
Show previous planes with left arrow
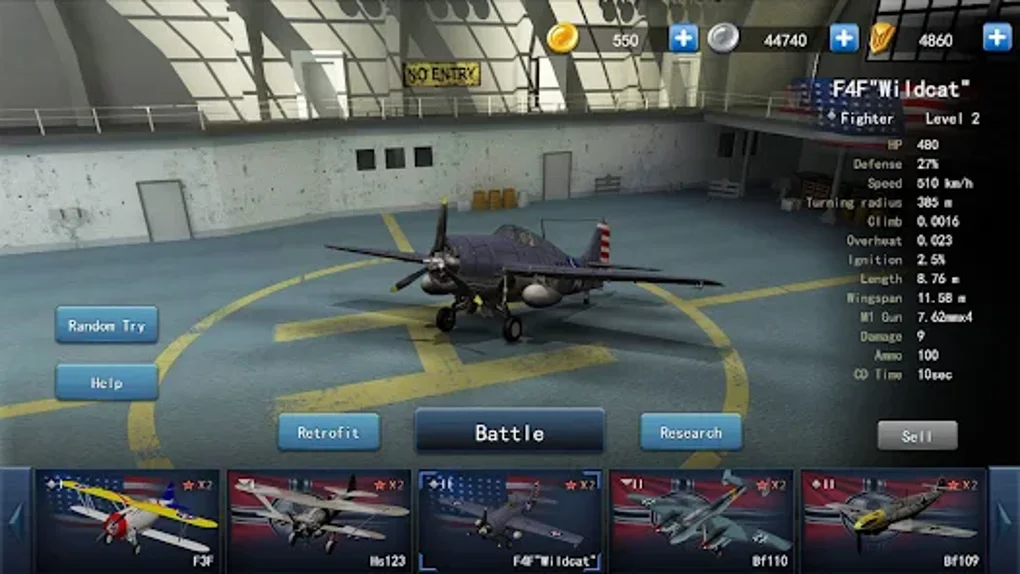point(15,520)
